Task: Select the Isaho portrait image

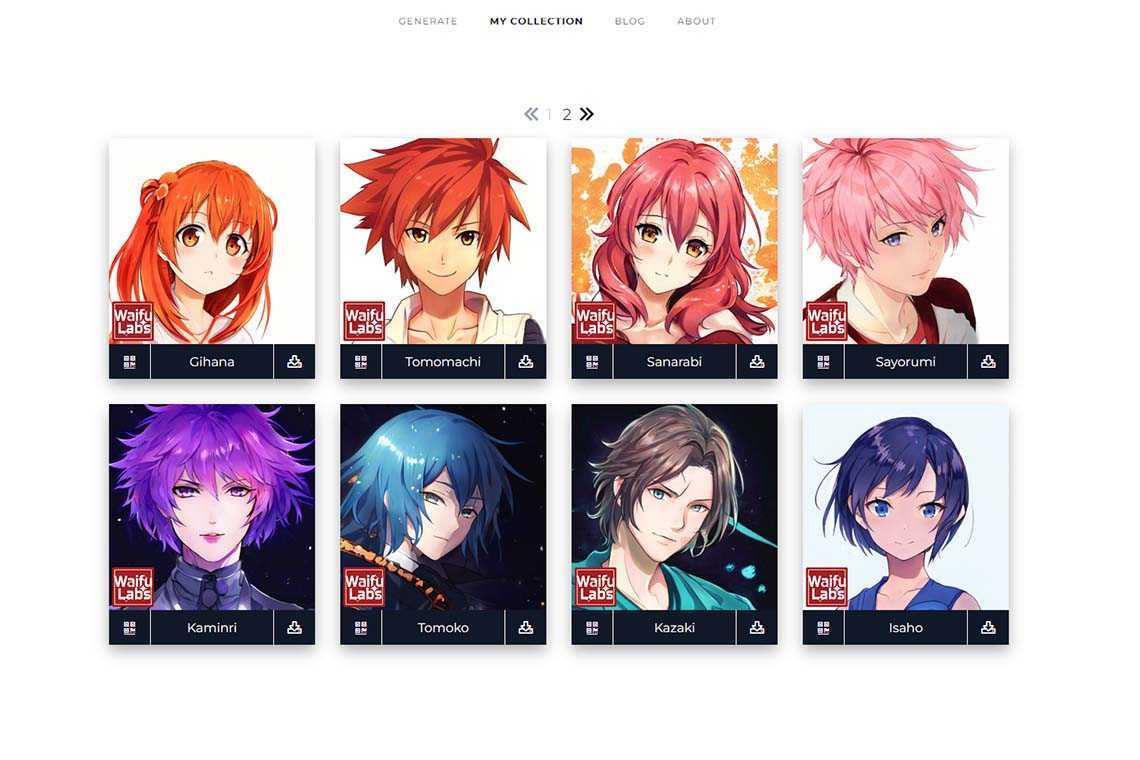Action: pyautogui.click(x=905, y=506)
